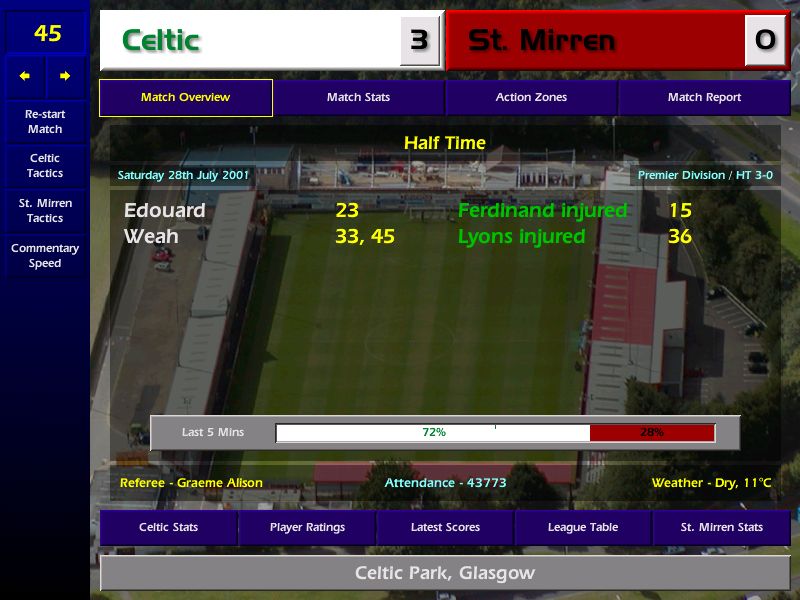The image size is (800, 600).
Task: Click the left arrow button
Action: (x=25, y=76)
